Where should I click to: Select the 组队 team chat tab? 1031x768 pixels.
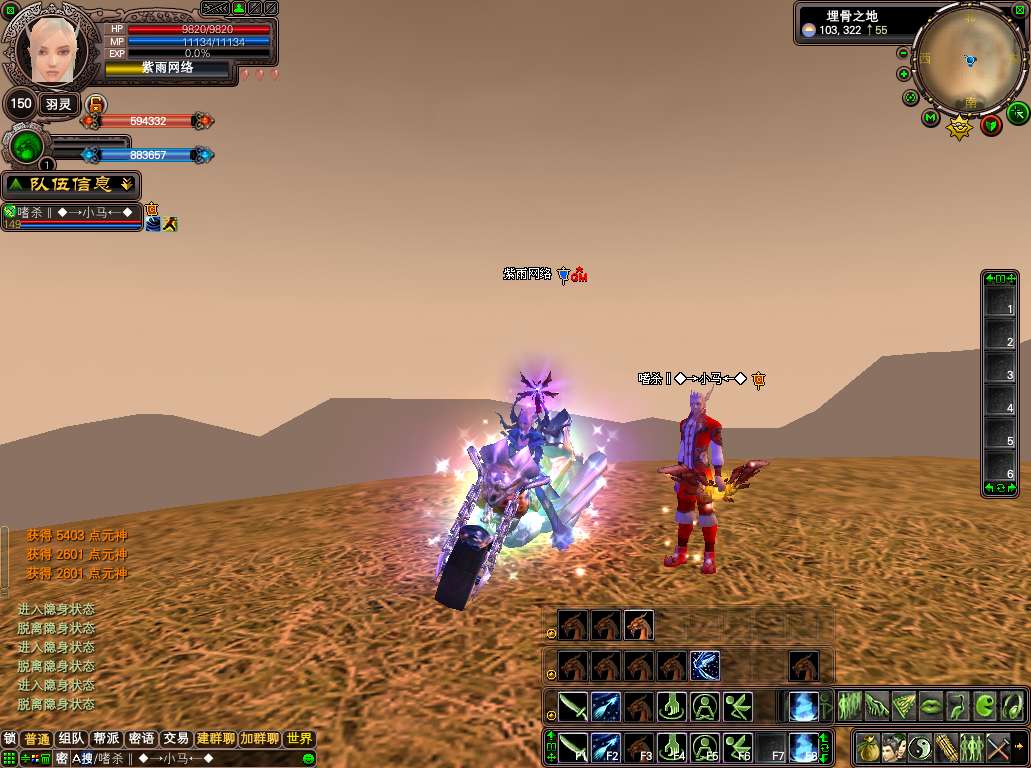pyautogui.click(x=71, y=739)
